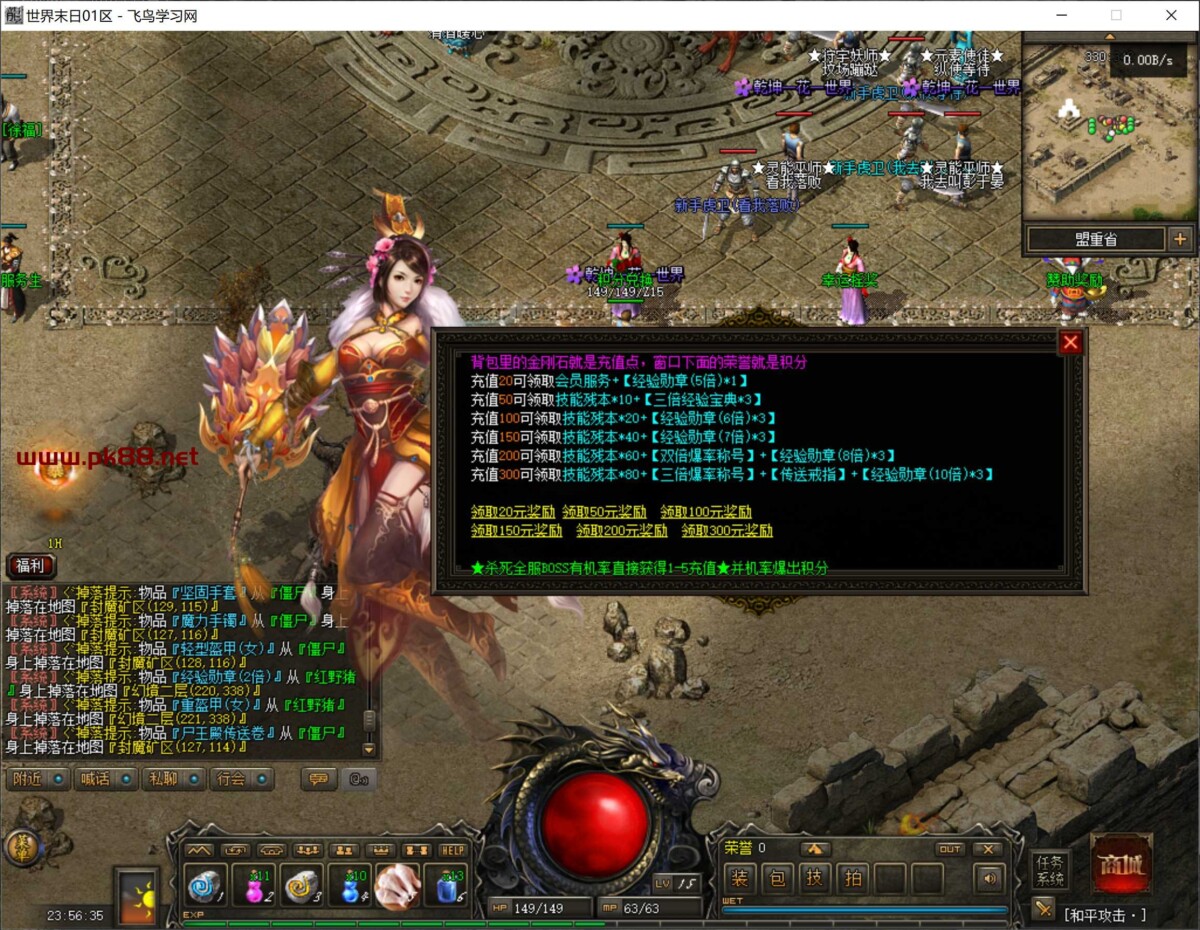Open the 福利 welfare button
The height and width of the screenshot is (930, 1200).
pos(31,566)
